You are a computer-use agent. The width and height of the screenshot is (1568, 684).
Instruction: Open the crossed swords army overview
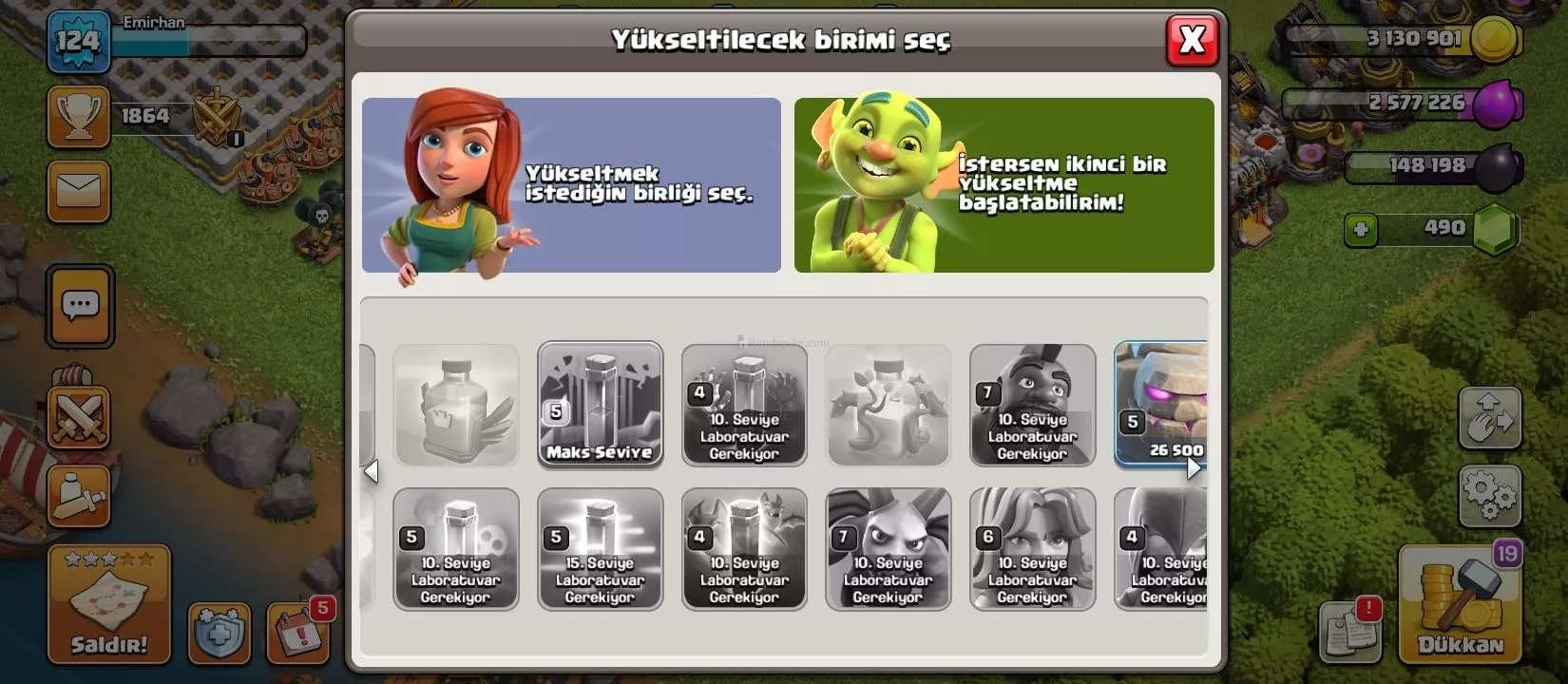(x=79, y=417)
